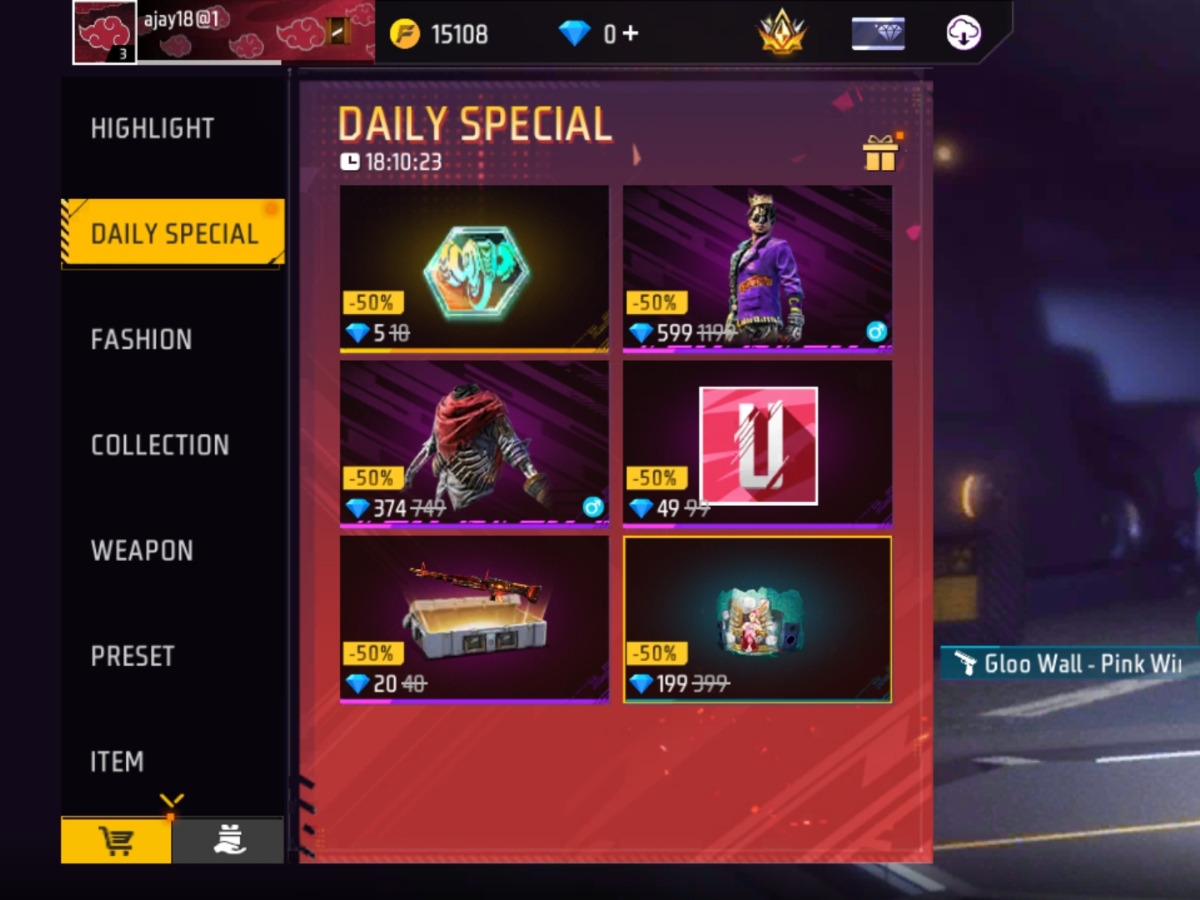Browse the Weapon category
1200x900 pixels.
click(x=142, y=551)
